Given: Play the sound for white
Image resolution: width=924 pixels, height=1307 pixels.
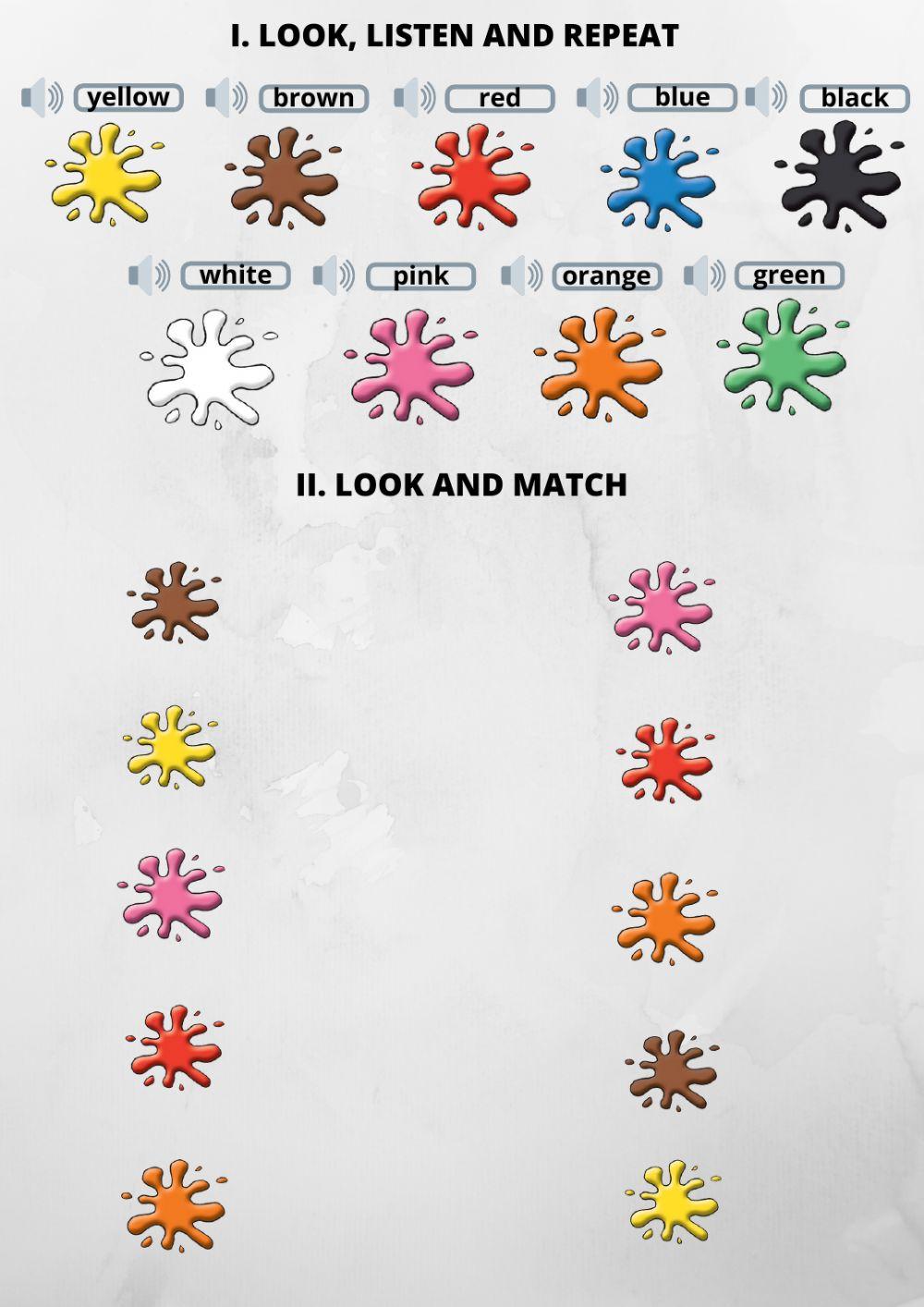Looking at the screenshot, I should (x=149, y=275).
